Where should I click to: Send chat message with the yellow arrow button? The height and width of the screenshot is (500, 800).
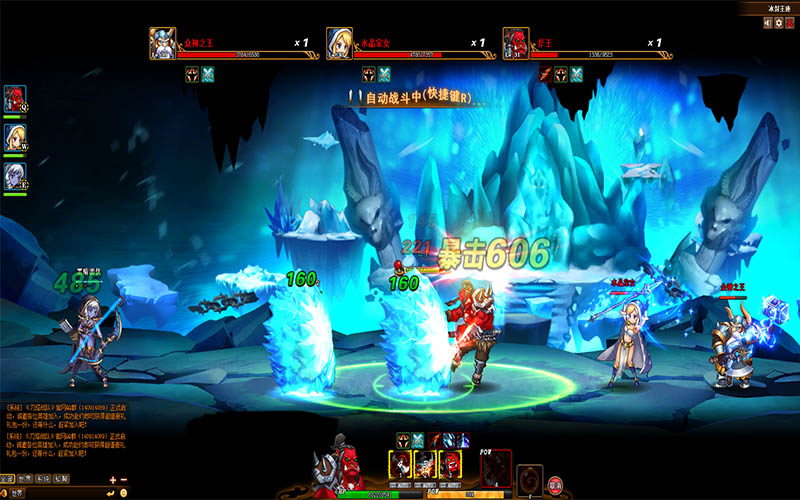pos(112,493)
